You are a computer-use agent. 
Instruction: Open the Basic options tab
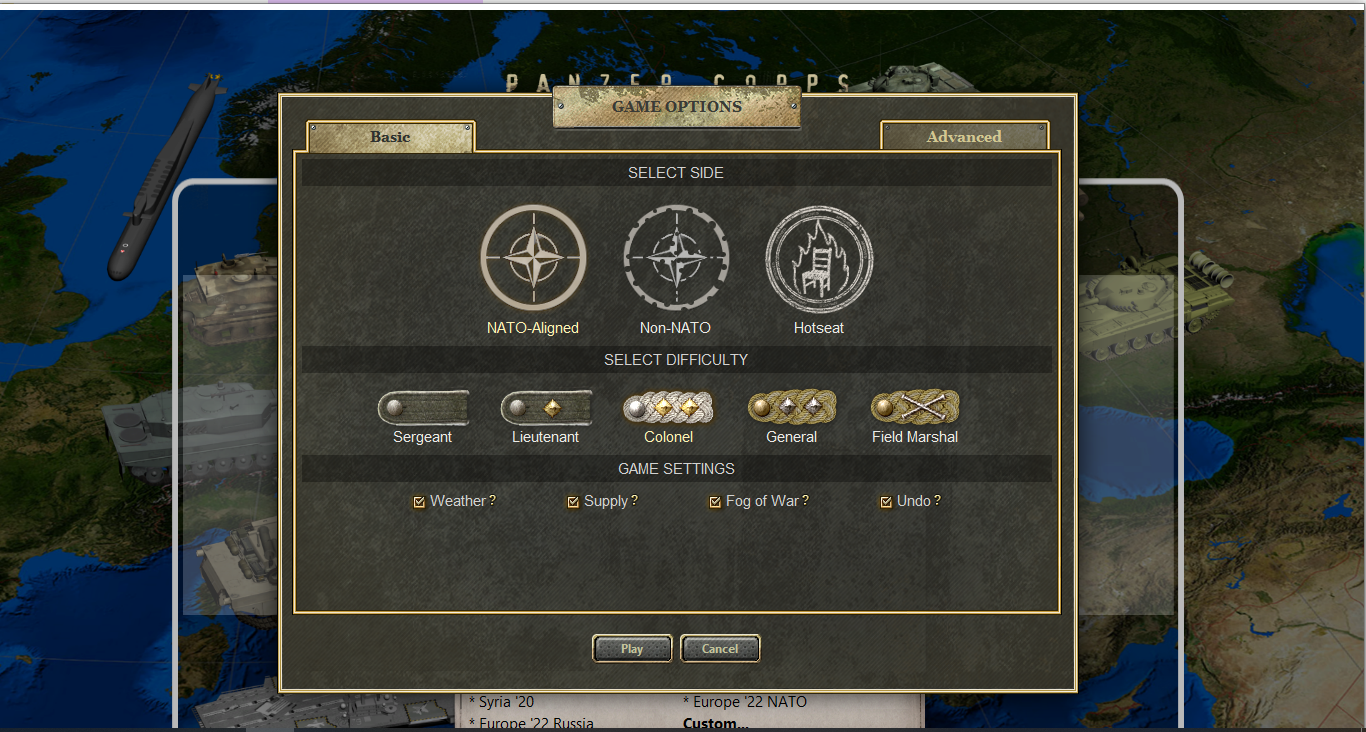pos(390,137)
